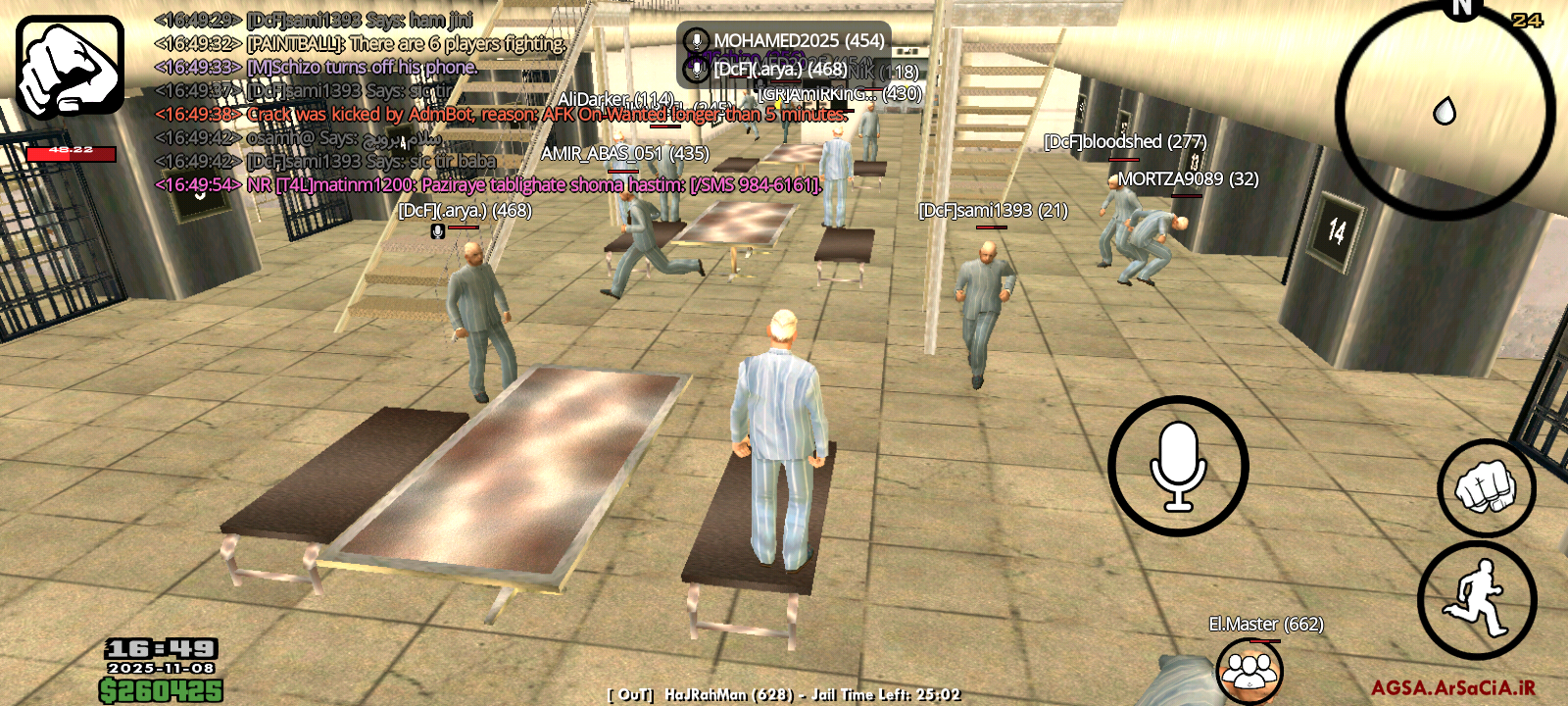
Task: Expand the jail timer info at bottom
Action: 784,694
